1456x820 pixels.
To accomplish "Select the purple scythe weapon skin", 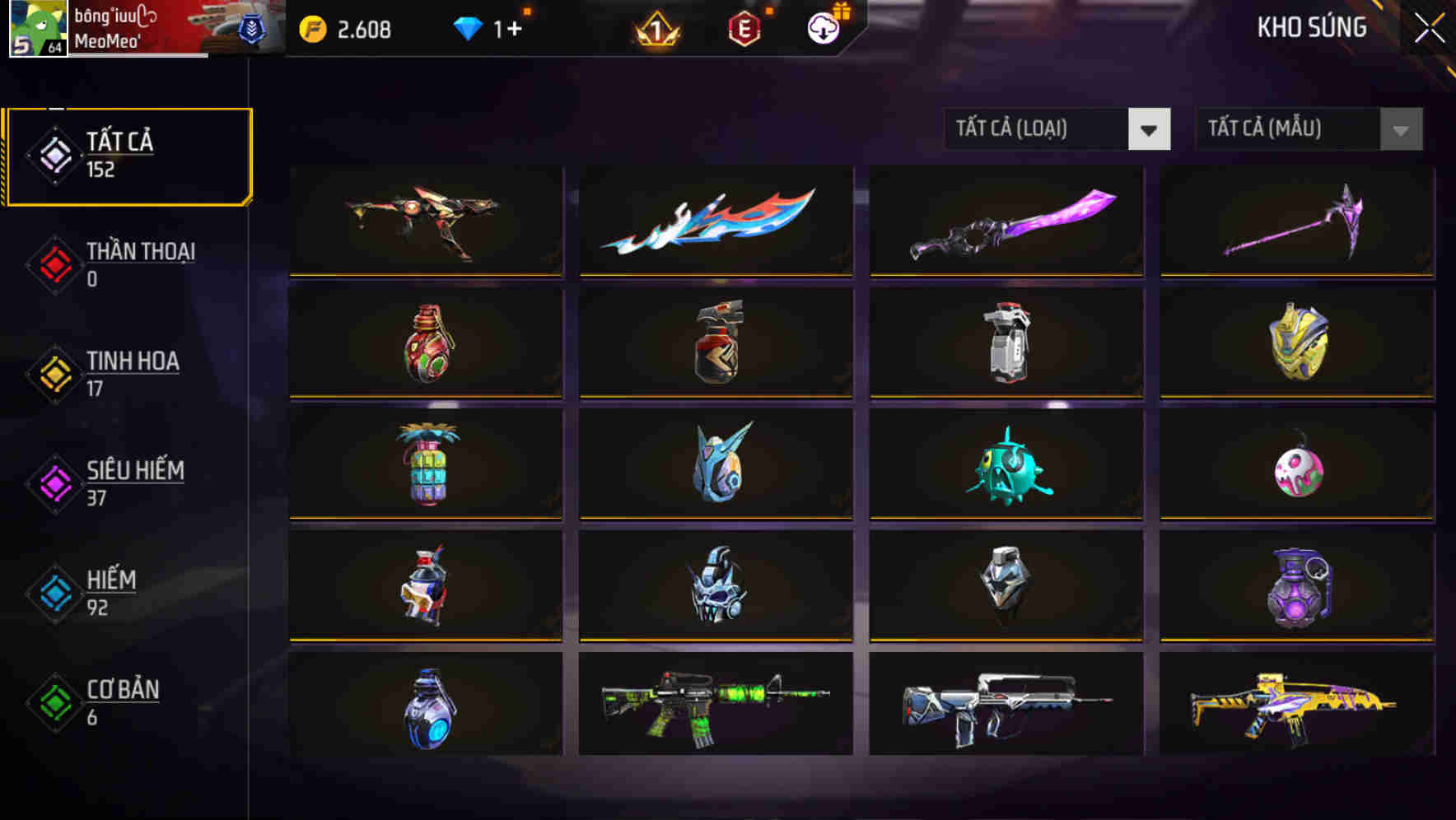I will [x=1297, y=222].
